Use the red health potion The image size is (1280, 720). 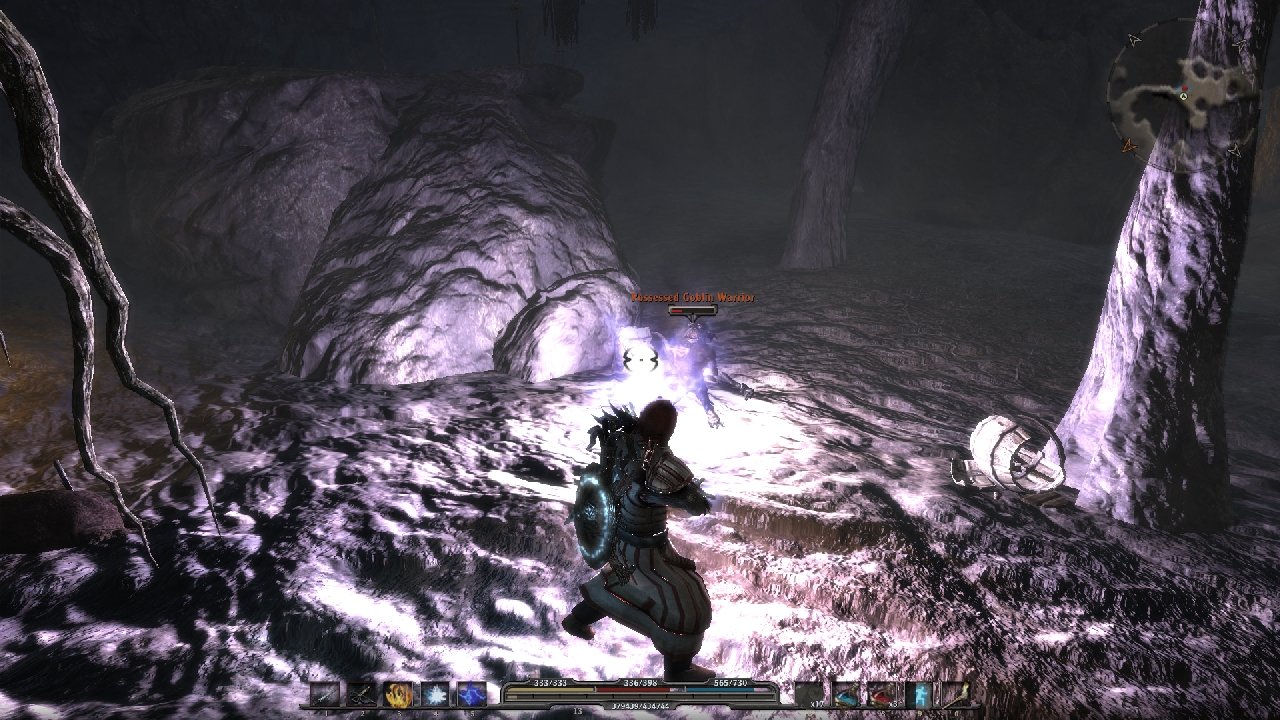tap(882, 694)
